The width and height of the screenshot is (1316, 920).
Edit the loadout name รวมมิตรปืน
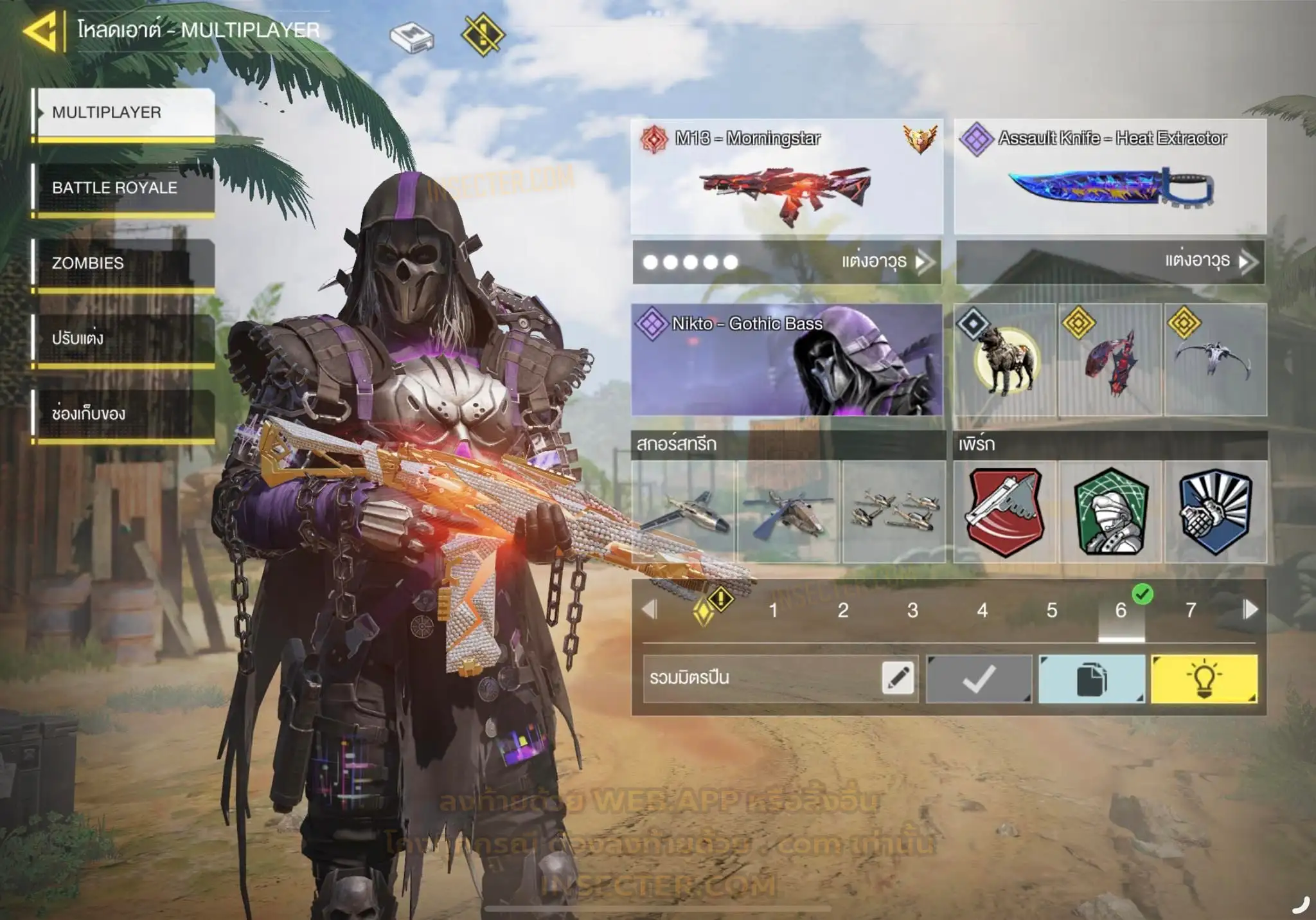pos(897,678)
